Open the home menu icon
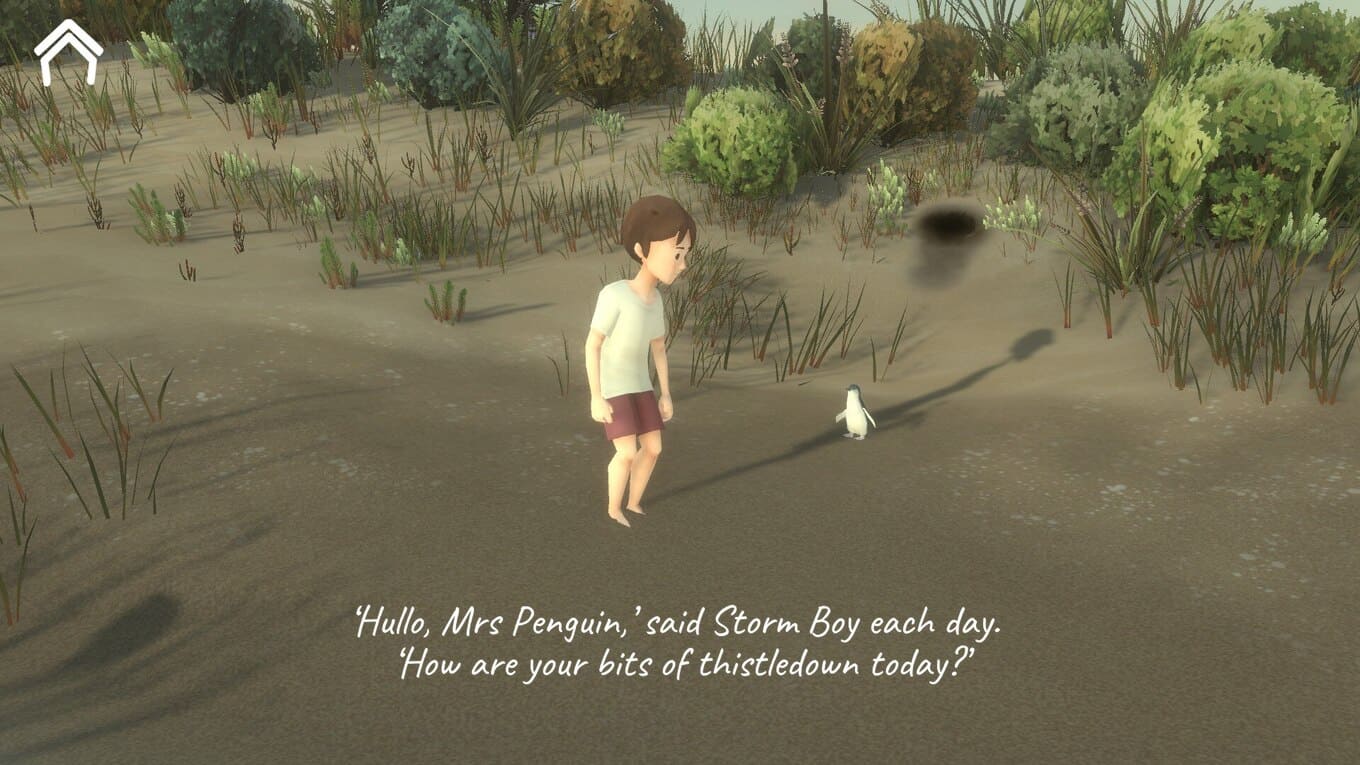1360x765 pixels. coord(68,52)
